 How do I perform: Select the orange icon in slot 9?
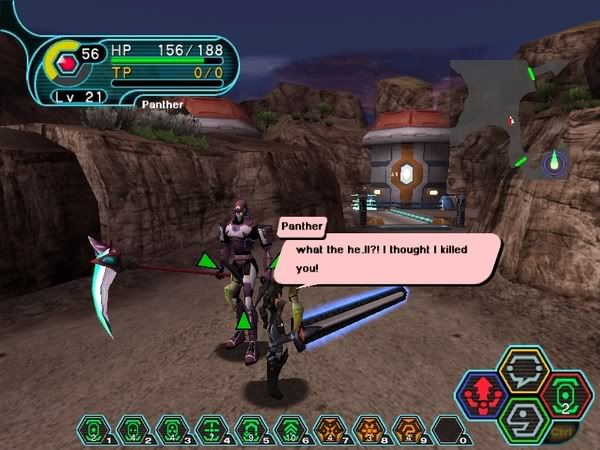(407, 430)
